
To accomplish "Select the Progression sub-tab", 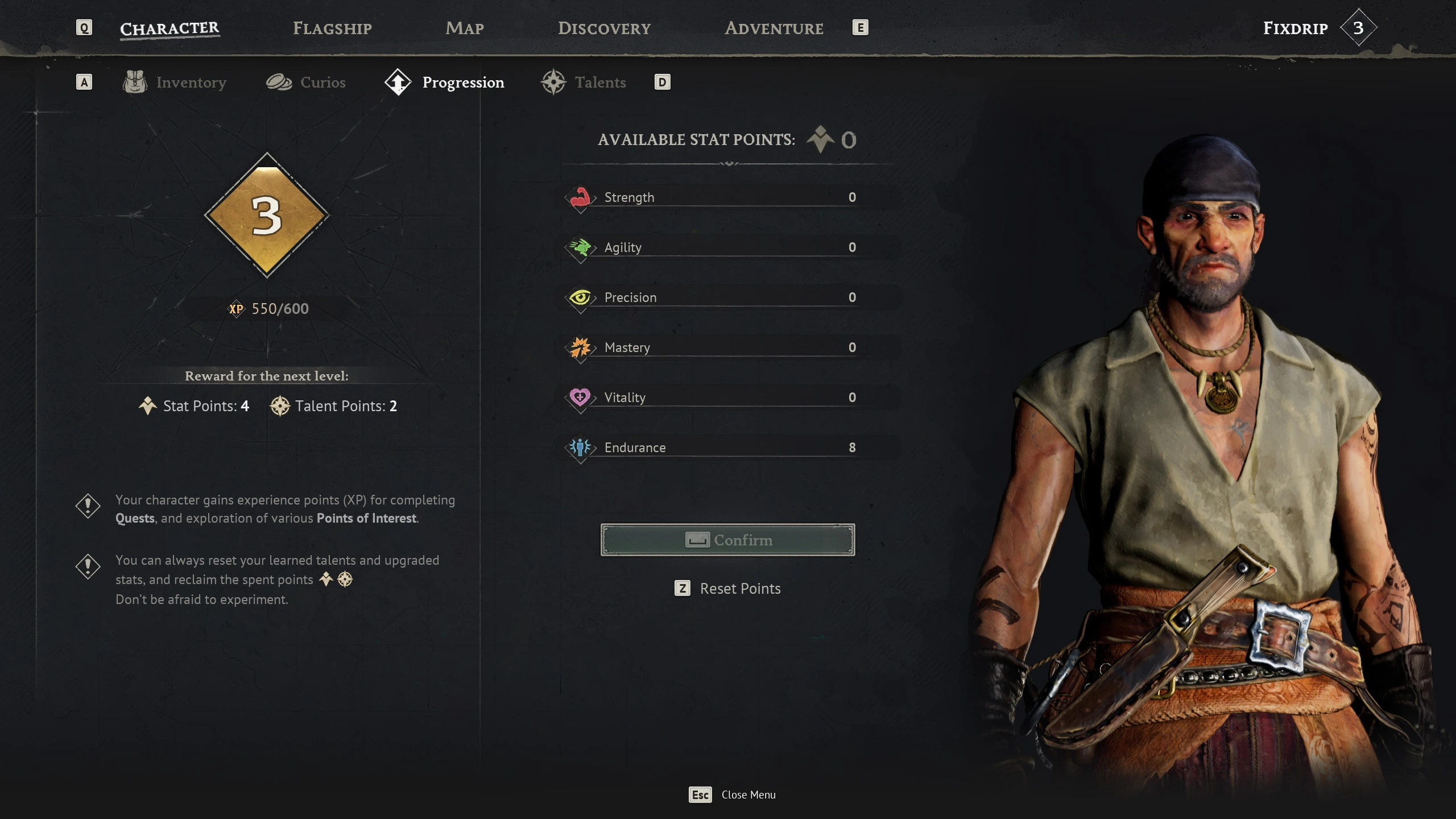I will click(x=445, y=82).
